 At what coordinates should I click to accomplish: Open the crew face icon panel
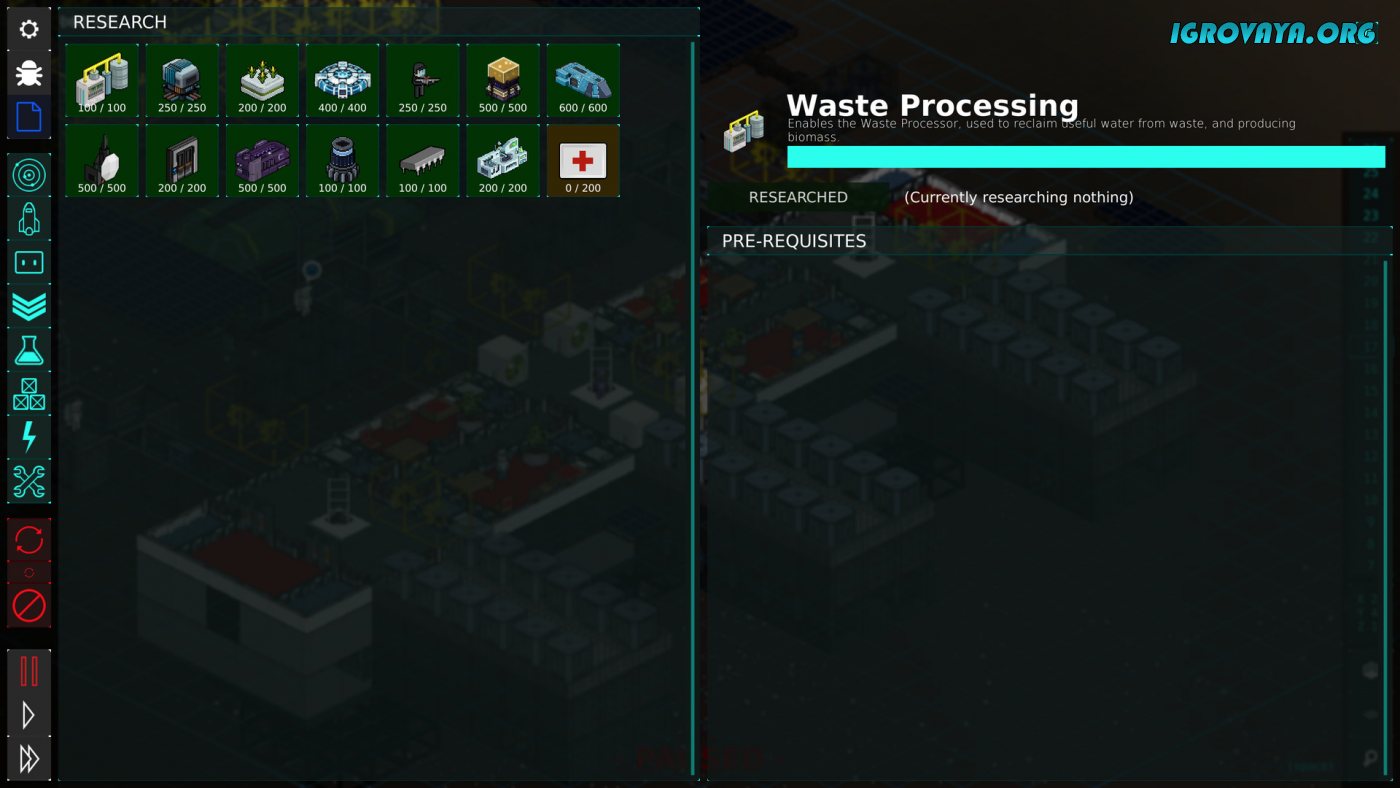tap(29, 263)
